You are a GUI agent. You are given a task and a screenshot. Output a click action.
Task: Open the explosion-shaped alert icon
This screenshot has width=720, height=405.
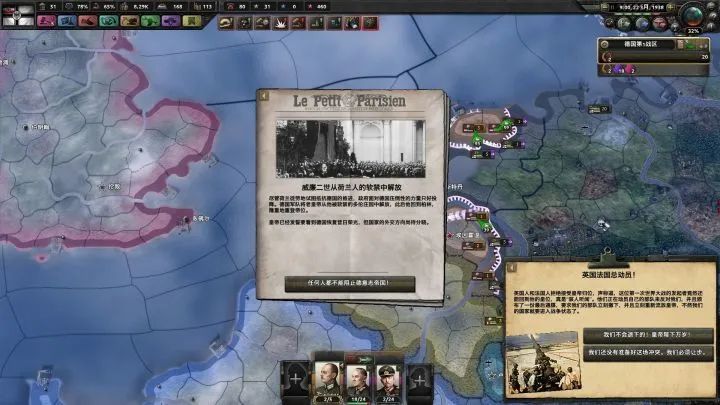pos(280,20)
